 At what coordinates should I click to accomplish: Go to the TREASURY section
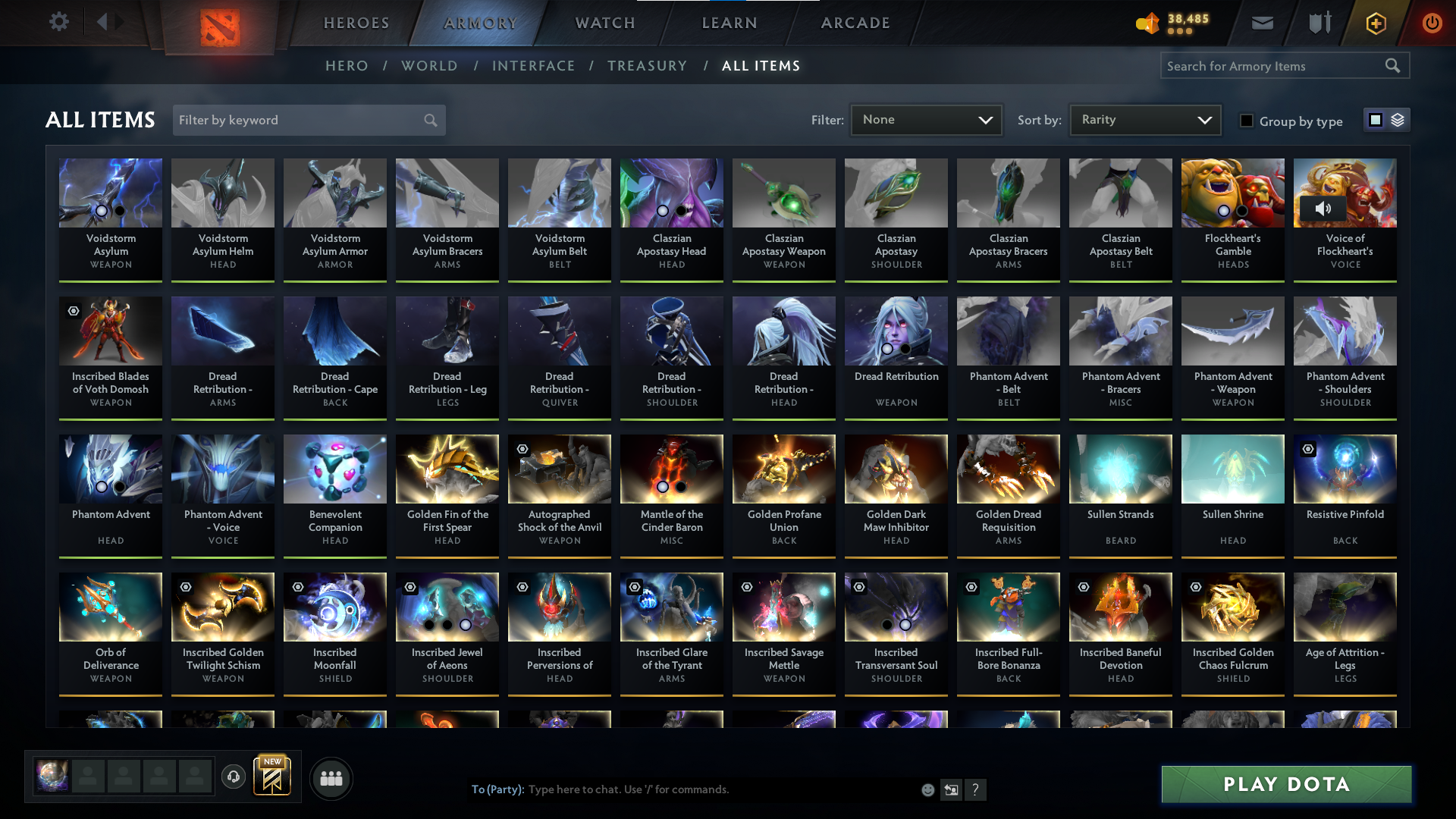(x=648, y=66)
